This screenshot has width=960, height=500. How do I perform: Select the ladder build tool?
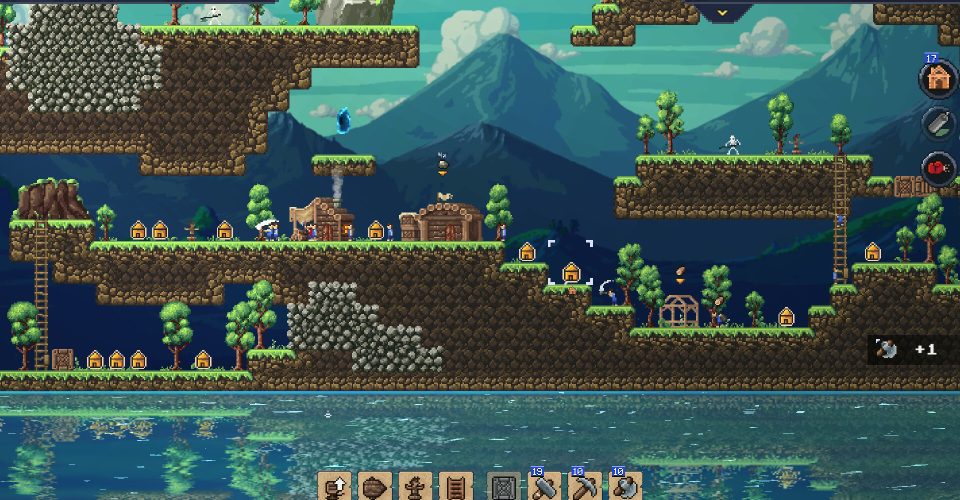pos(454,487)
